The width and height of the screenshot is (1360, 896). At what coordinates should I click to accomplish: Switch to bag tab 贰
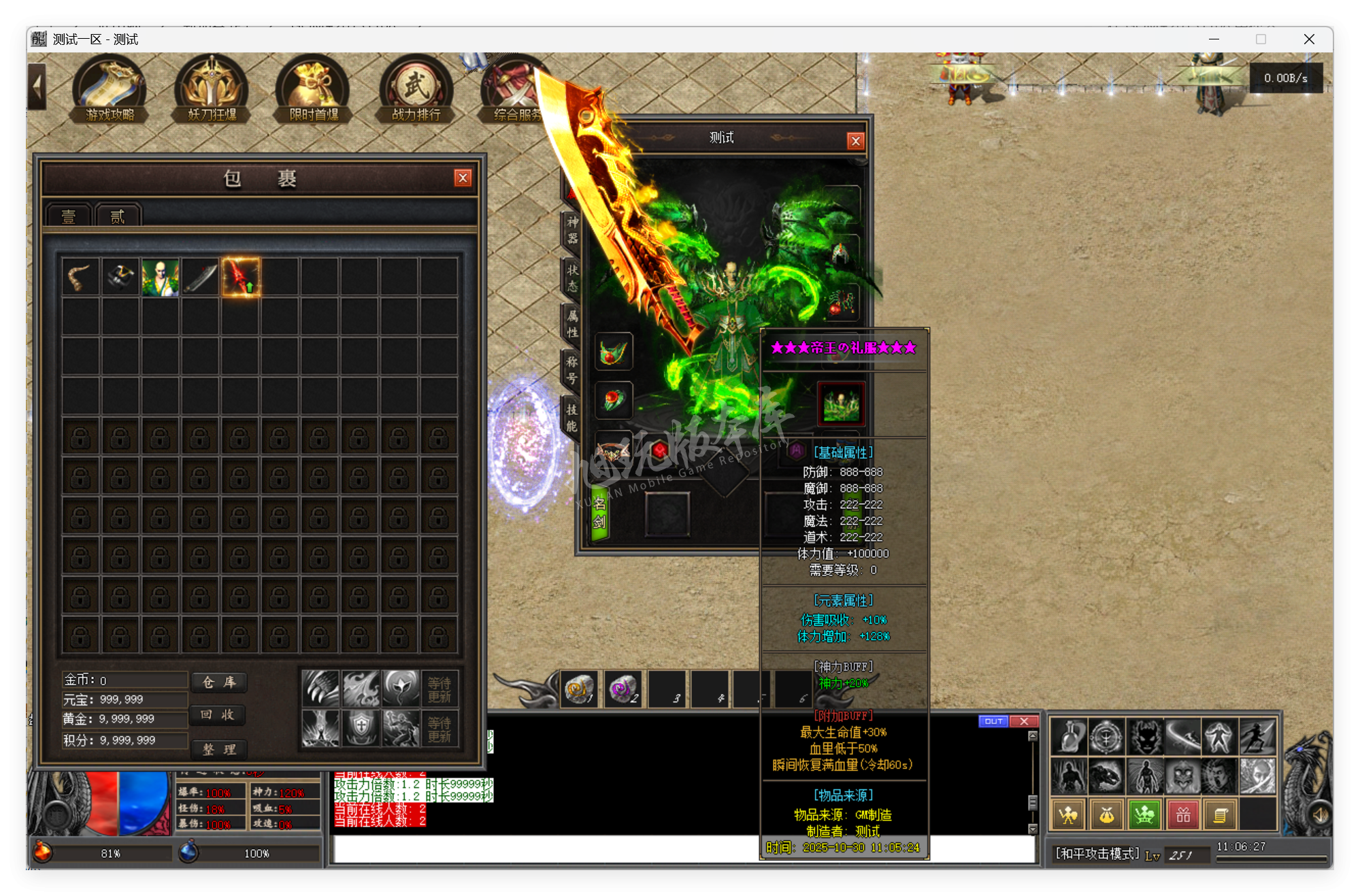[117, 216]
